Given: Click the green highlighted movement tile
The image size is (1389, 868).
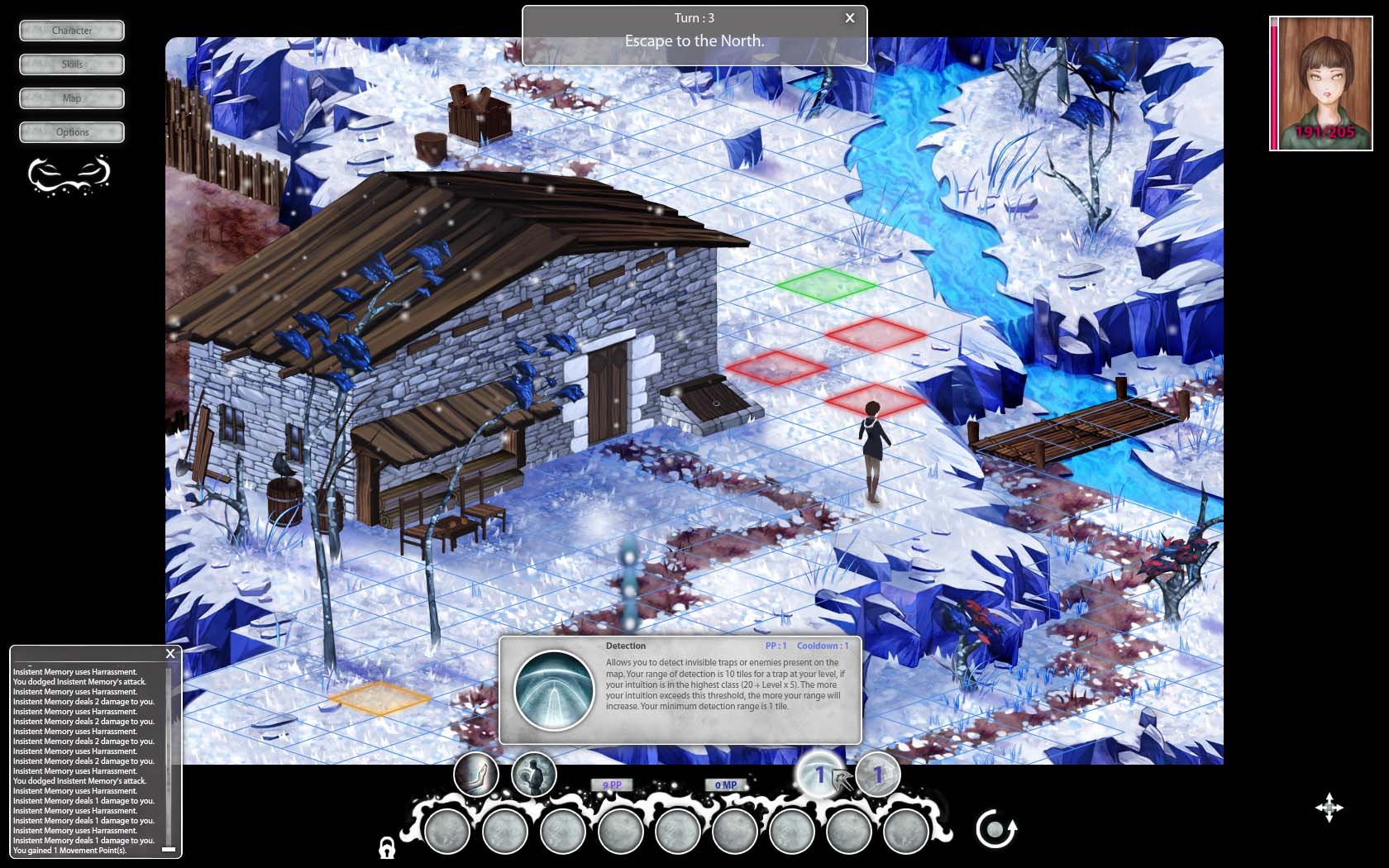Looking at the screenshot, I should click(x=827, y=287).
